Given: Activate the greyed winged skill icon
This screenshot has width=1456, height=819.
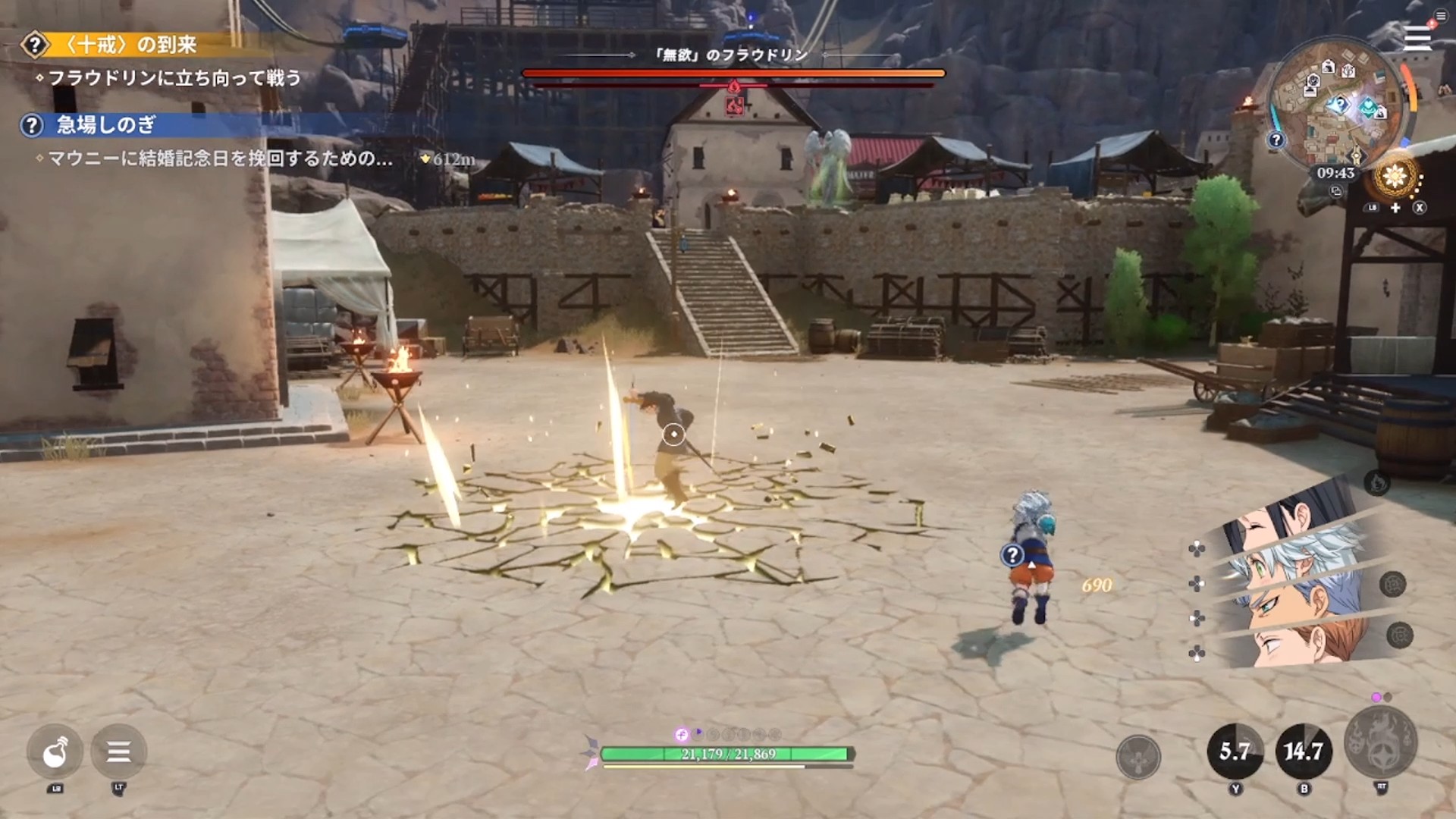Looking at the screenshot, I should coord(1138,756).
